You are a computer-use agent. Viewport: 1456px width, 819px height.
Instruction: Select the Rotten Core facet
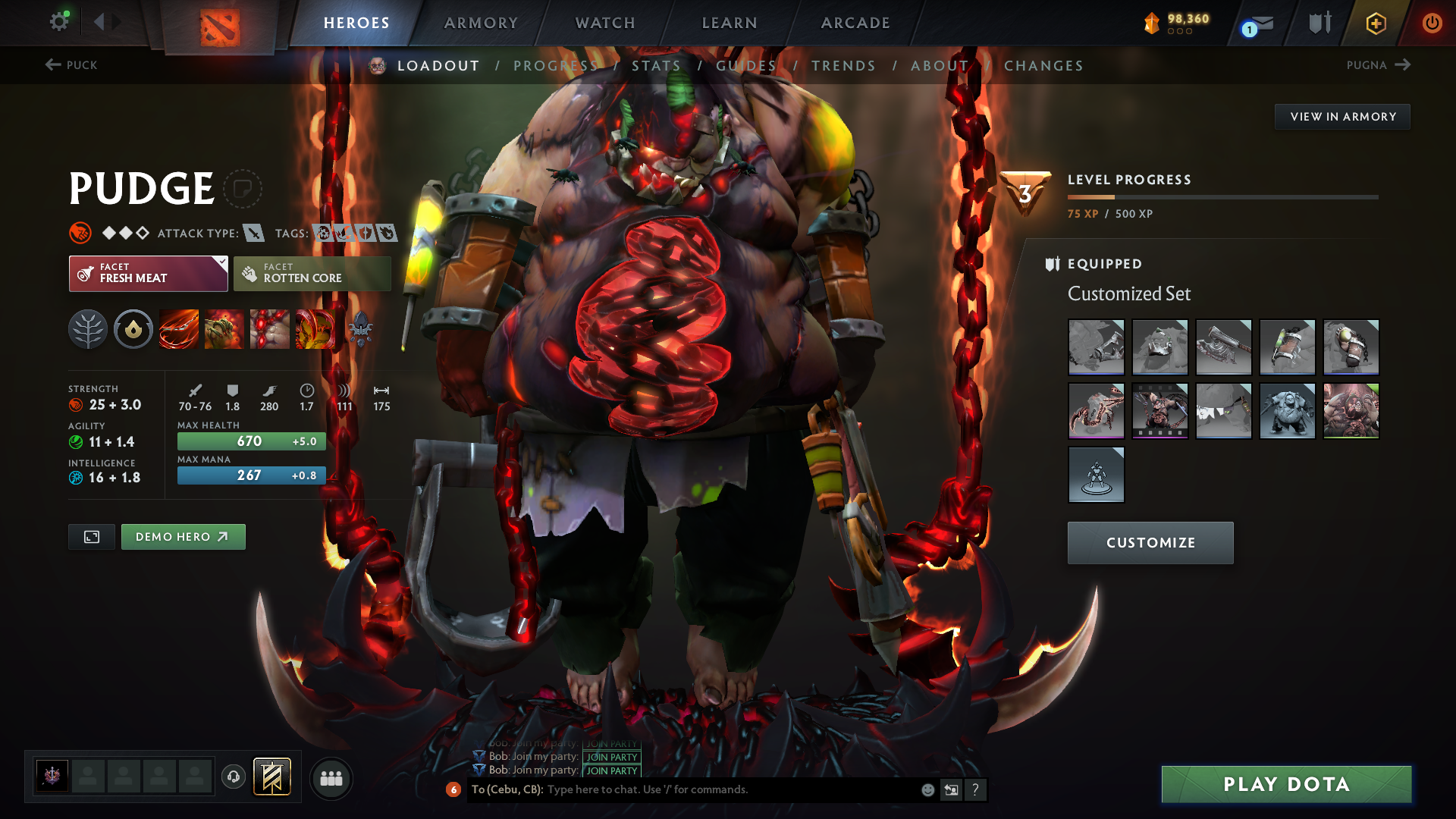pos(312,273)
